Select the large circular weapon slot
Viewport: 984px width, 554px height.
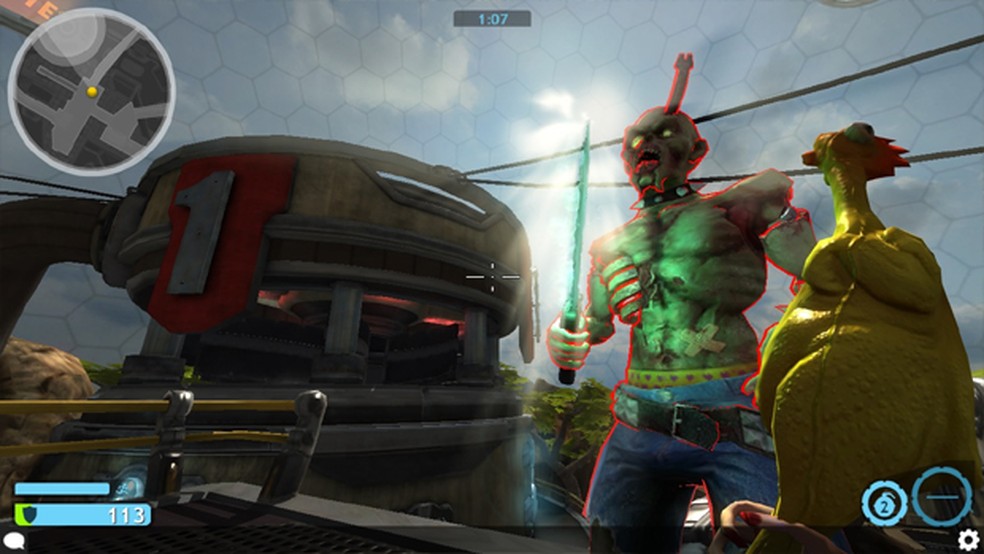[x=941, y=494]
